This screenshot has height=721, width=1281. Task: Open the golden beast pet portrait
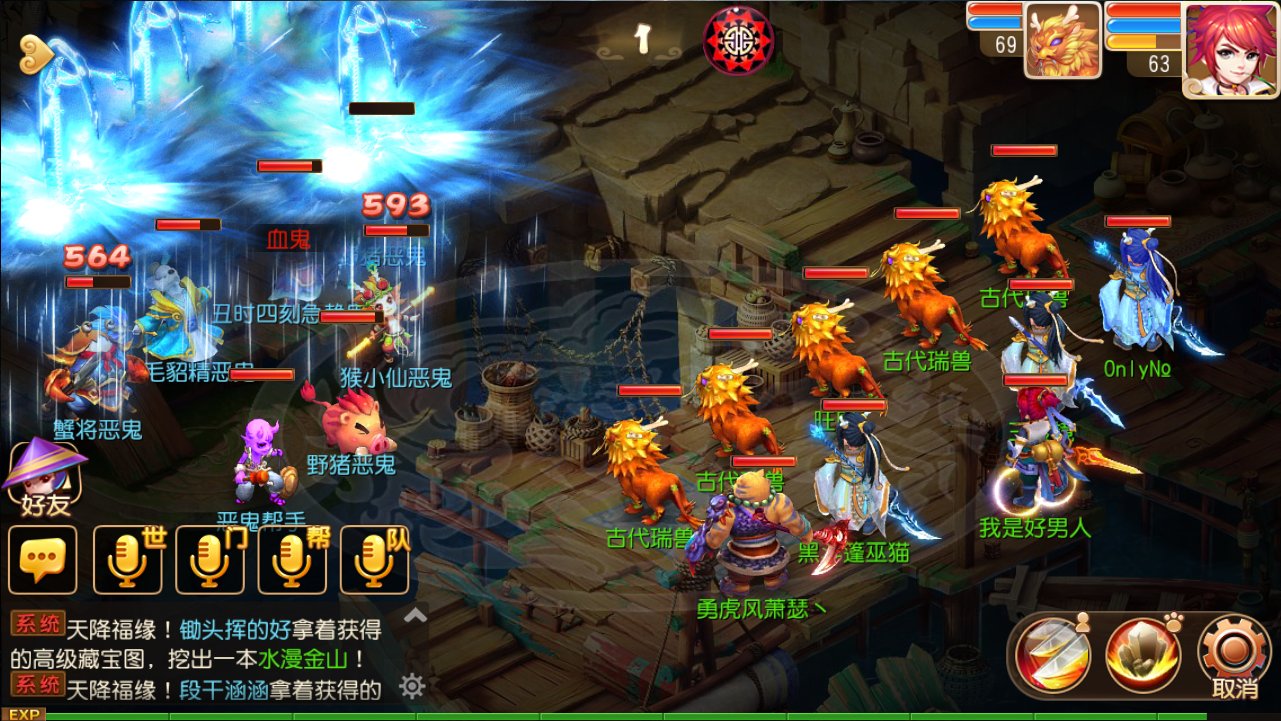[1062, 42]
